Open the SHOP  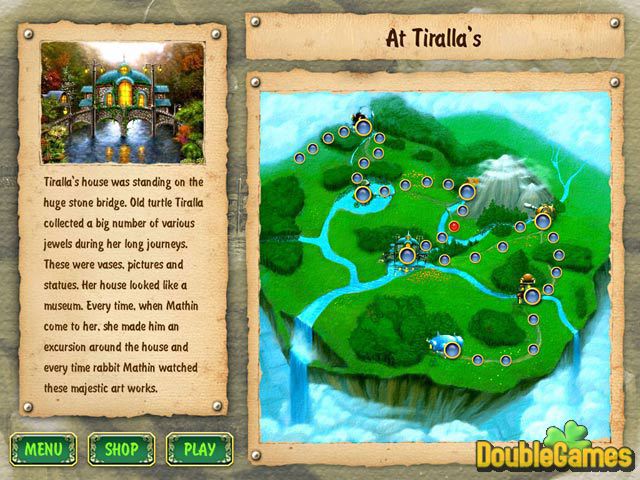[x=121, y=449]
